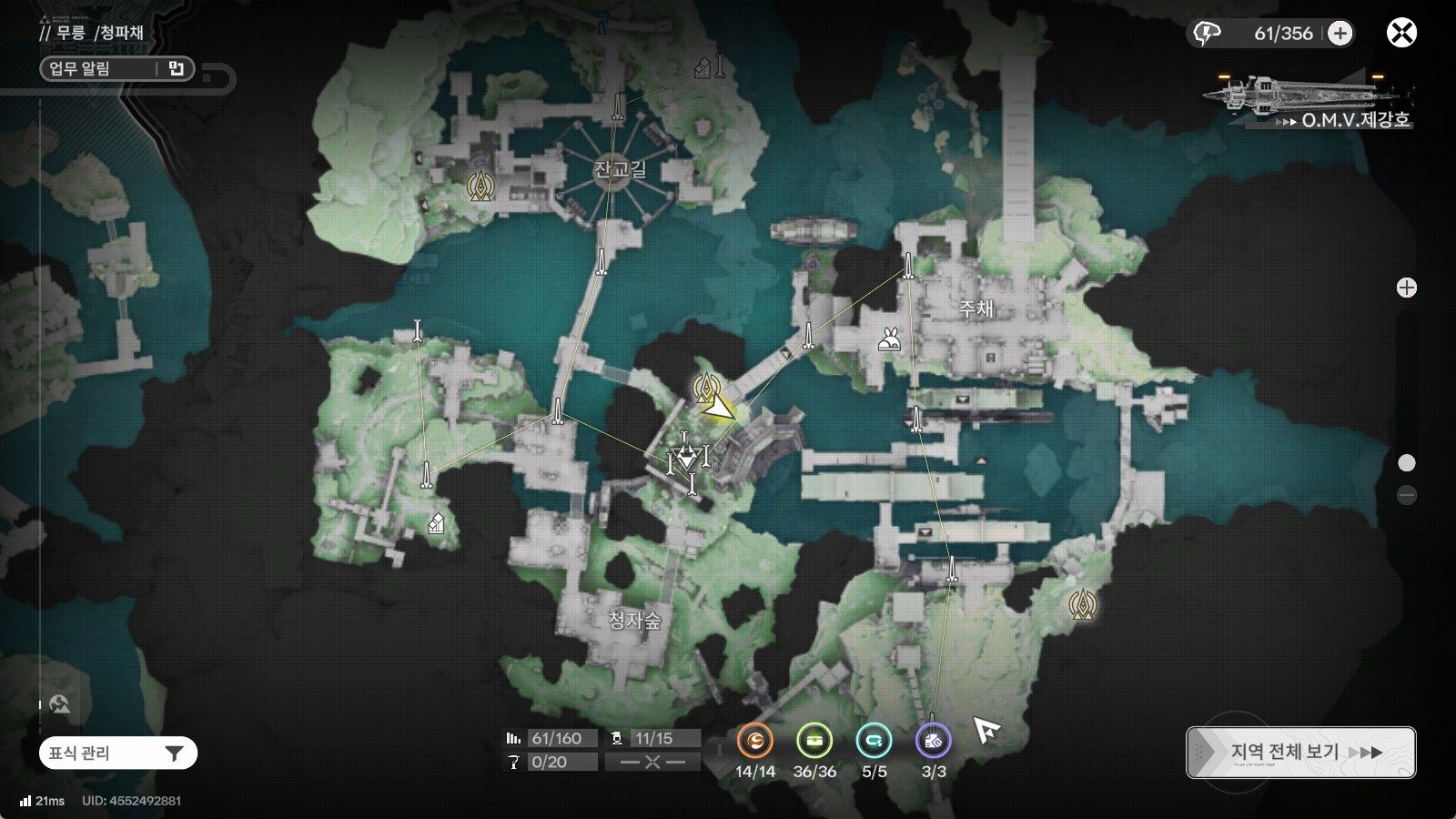Select the purple 3/3 collectible icon
The height and width of the screenshot is (819, 1456).
(x=934, y=742)
